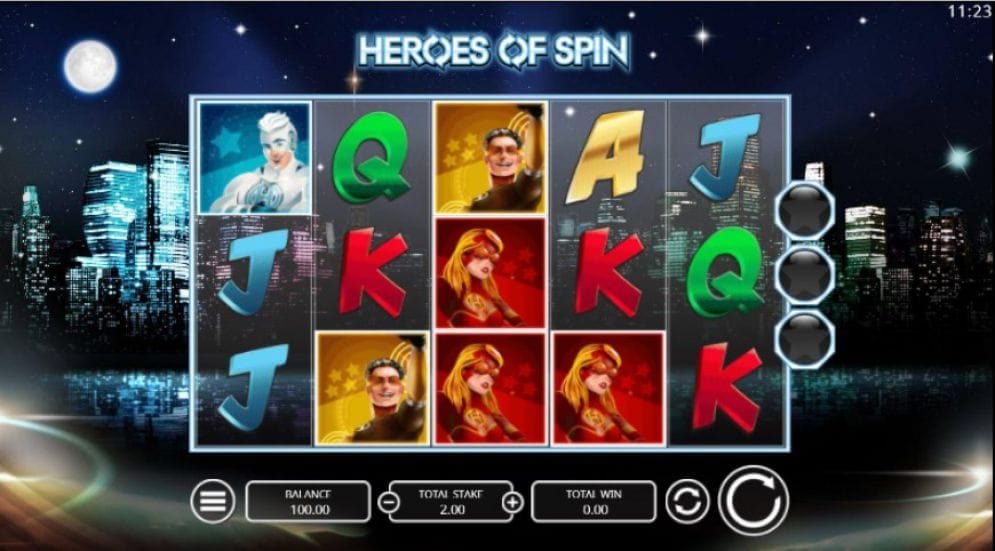Increase the total stake
Image resolution: width=995 pixels, height=551 pixels.
512,502
